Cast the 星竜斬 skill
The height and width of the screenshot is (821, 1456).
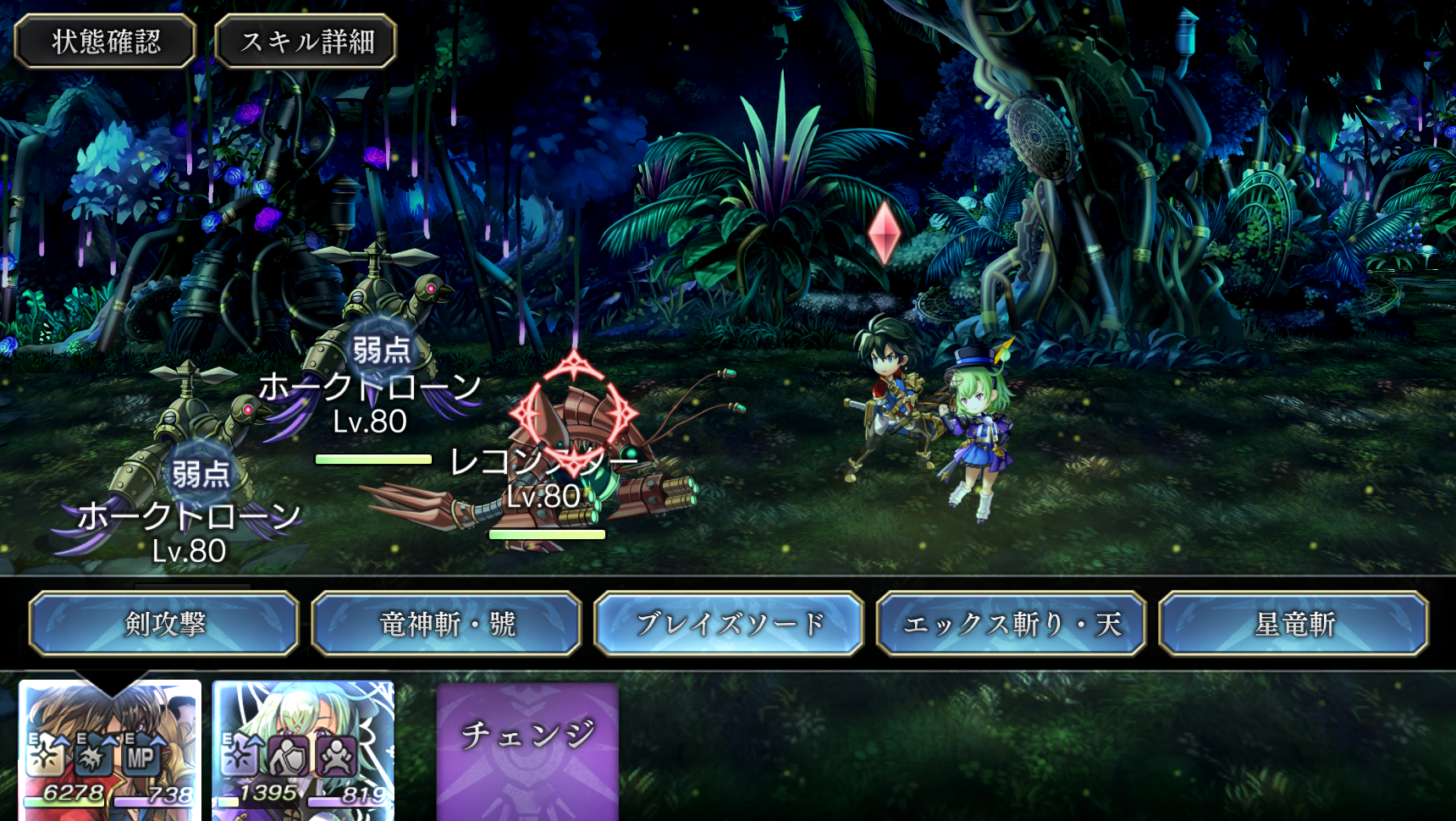[x=1293, y=625]
